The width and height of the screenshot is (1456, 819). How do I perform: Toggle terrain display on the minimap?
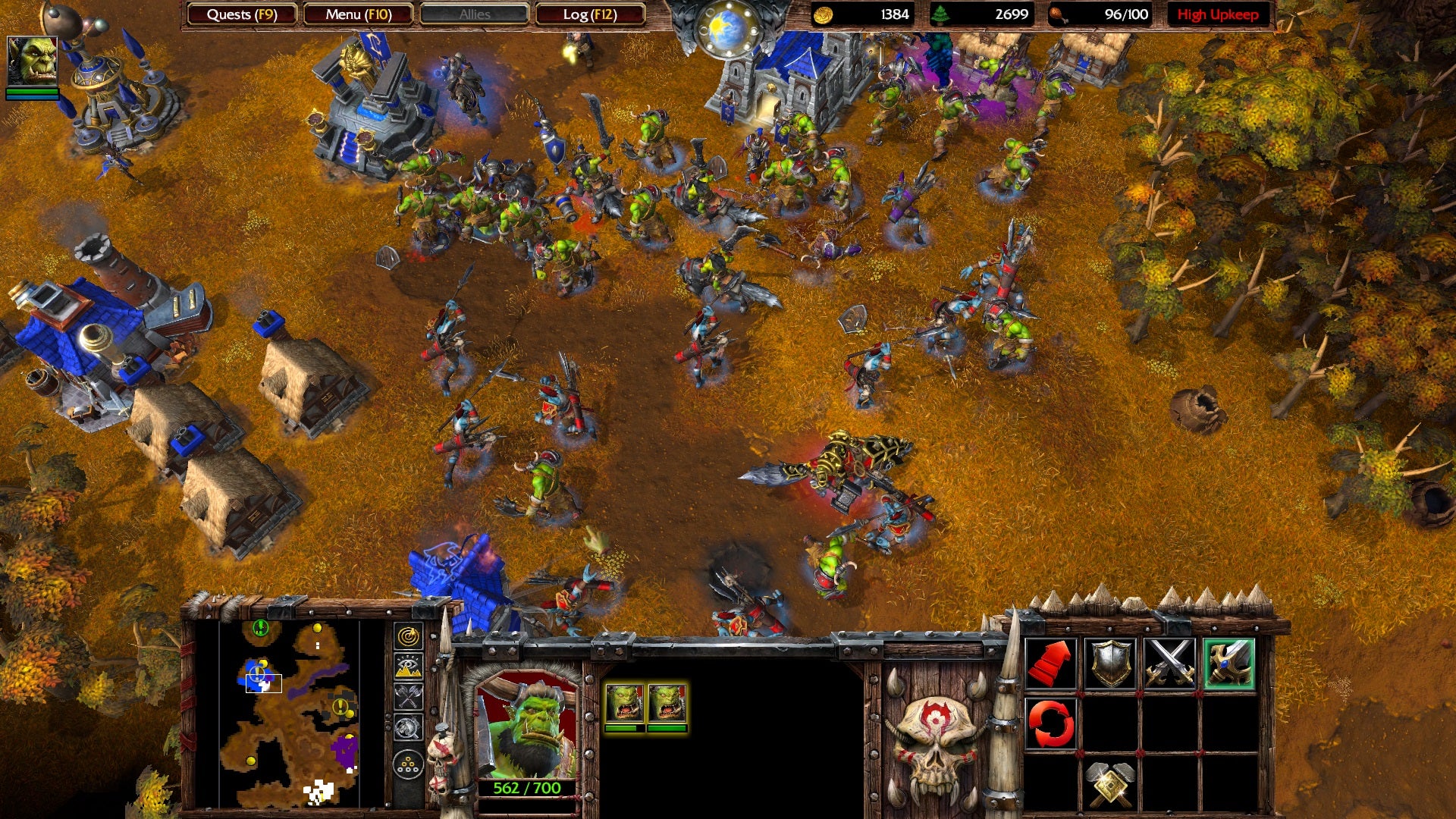pos(407,666)
